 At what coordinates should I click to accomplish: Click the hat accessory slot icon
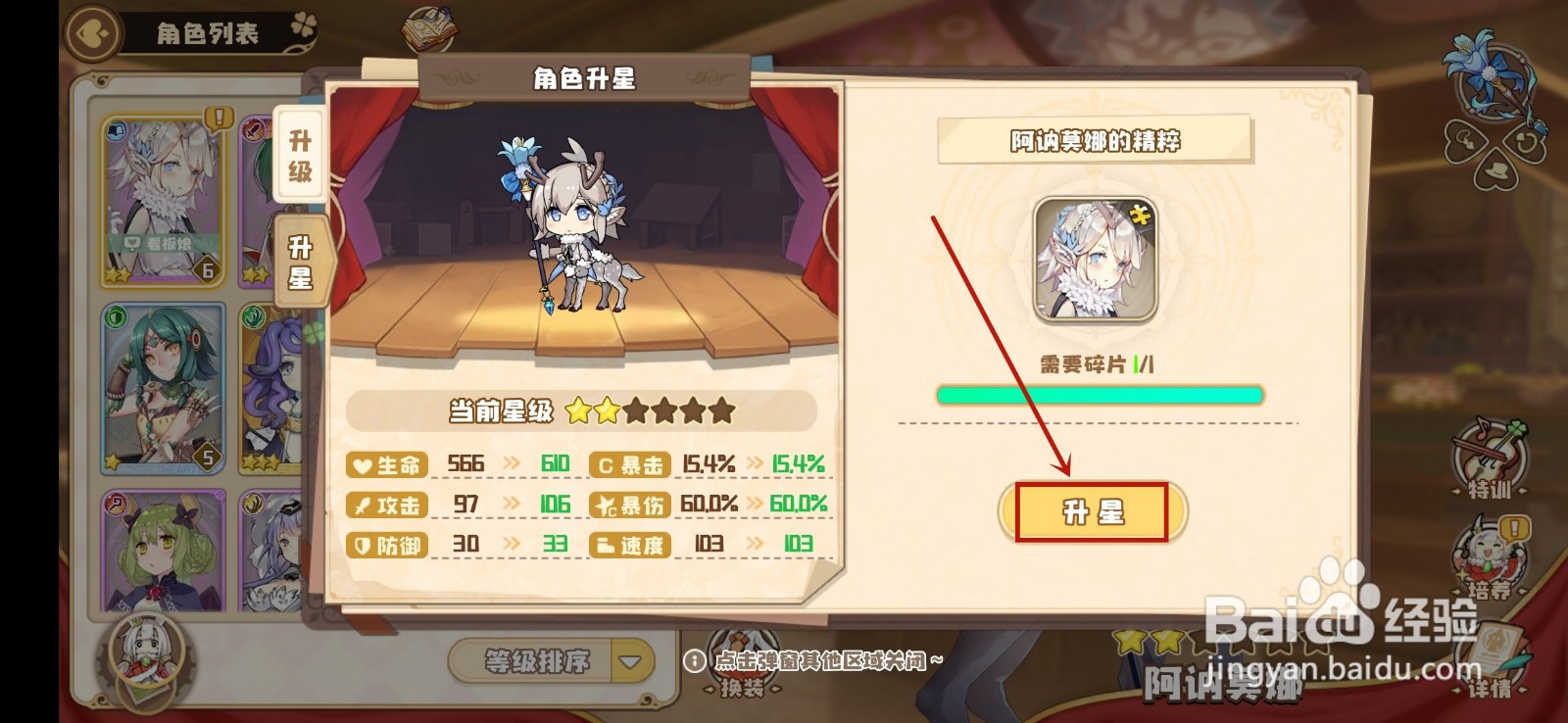pyautogui.click(x=1495, y=170)
